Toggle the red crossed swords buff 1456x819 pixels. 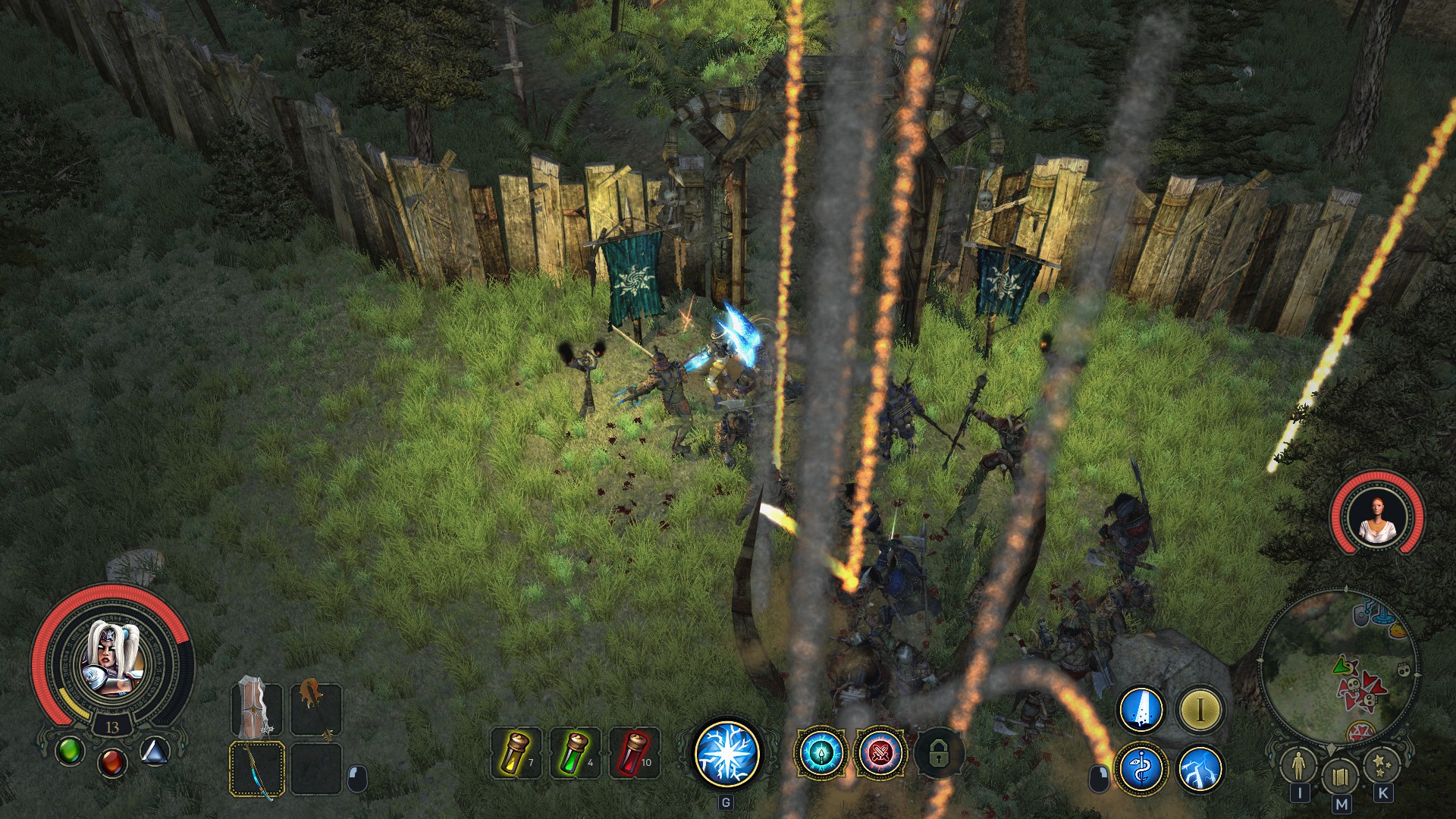(880, 753)
